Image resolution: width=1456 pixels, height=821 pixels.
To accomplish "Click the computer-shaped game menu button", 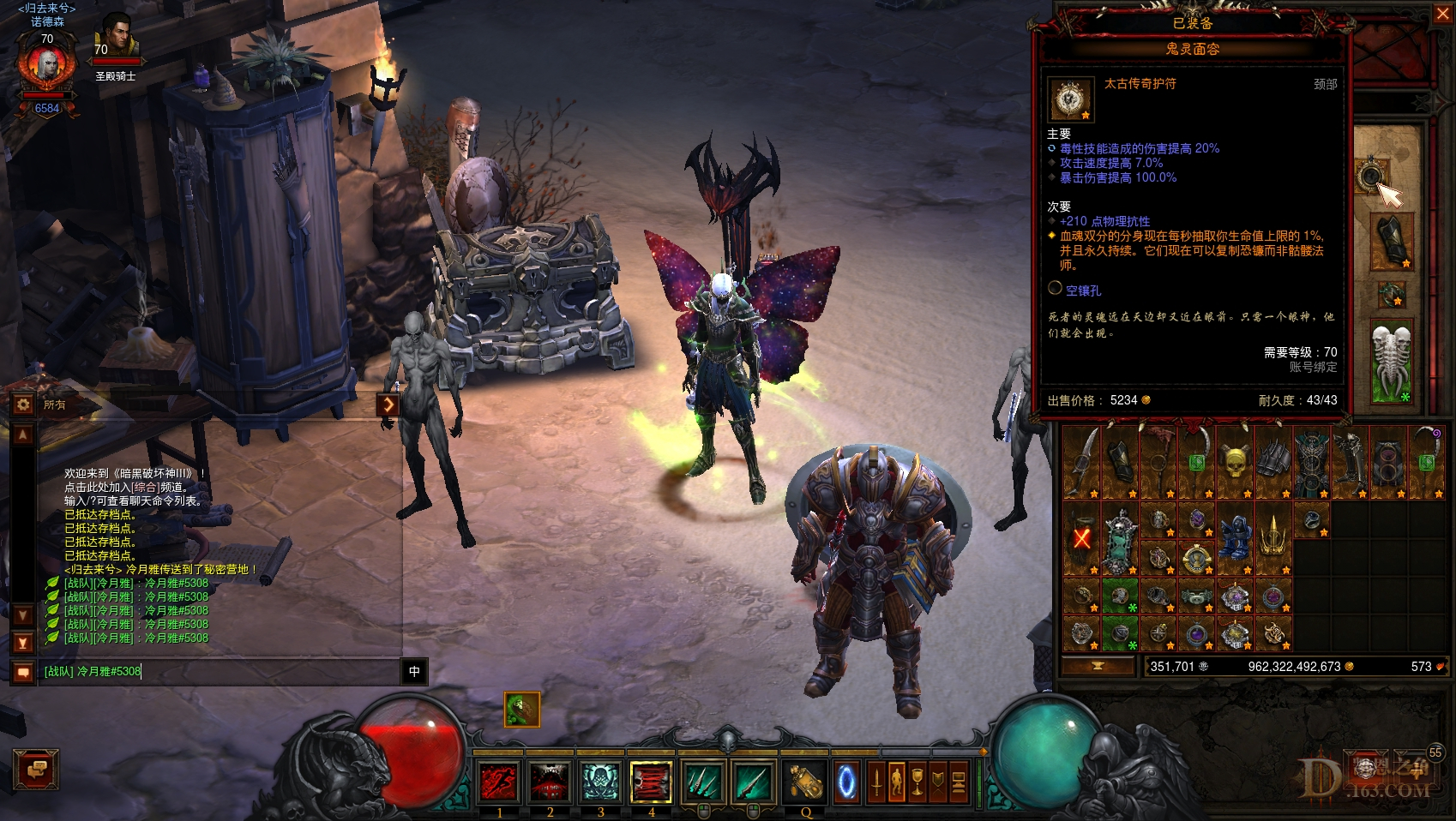I will 958,782.
